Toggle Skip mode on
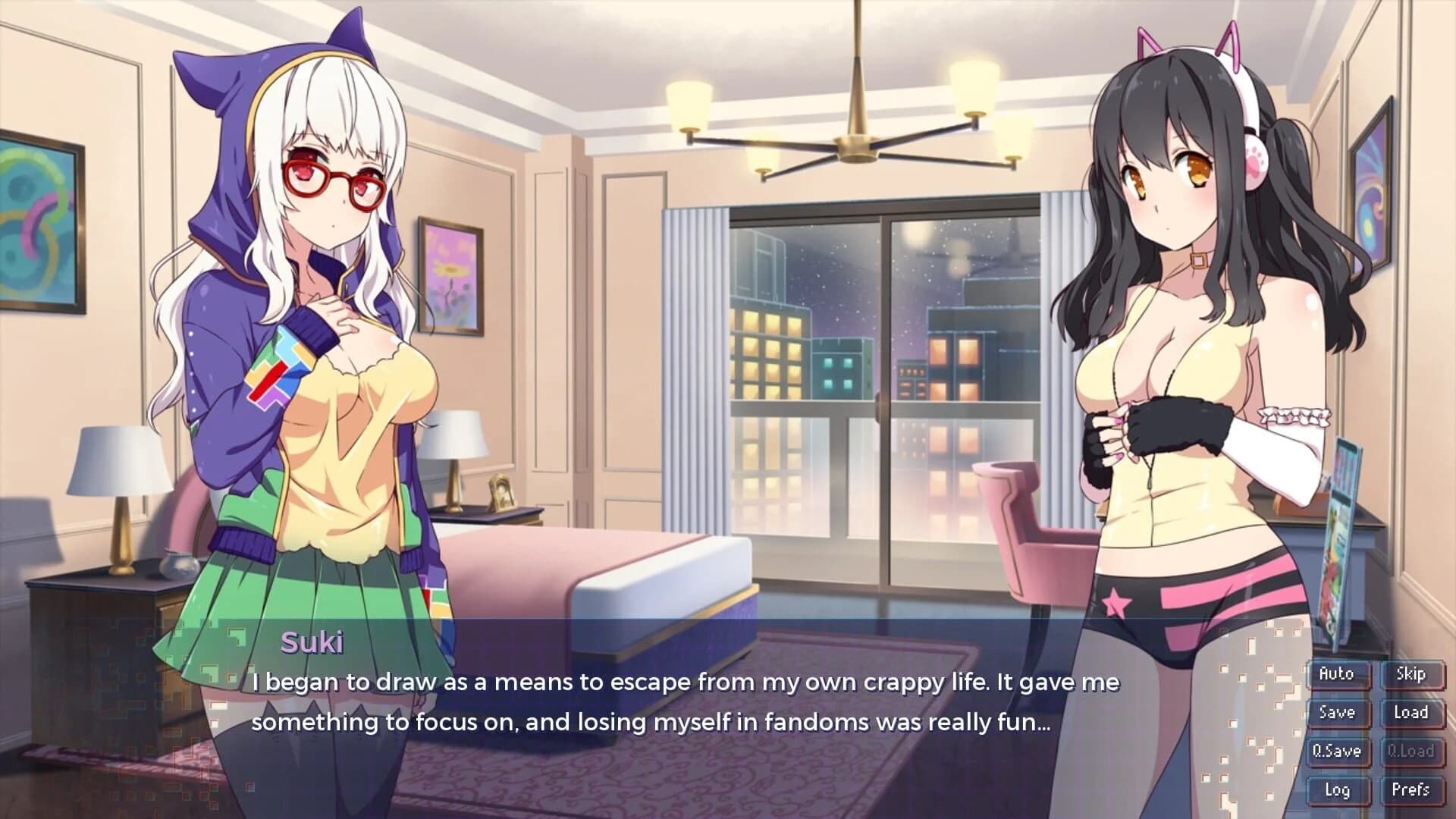 [x=1413, y=673]
